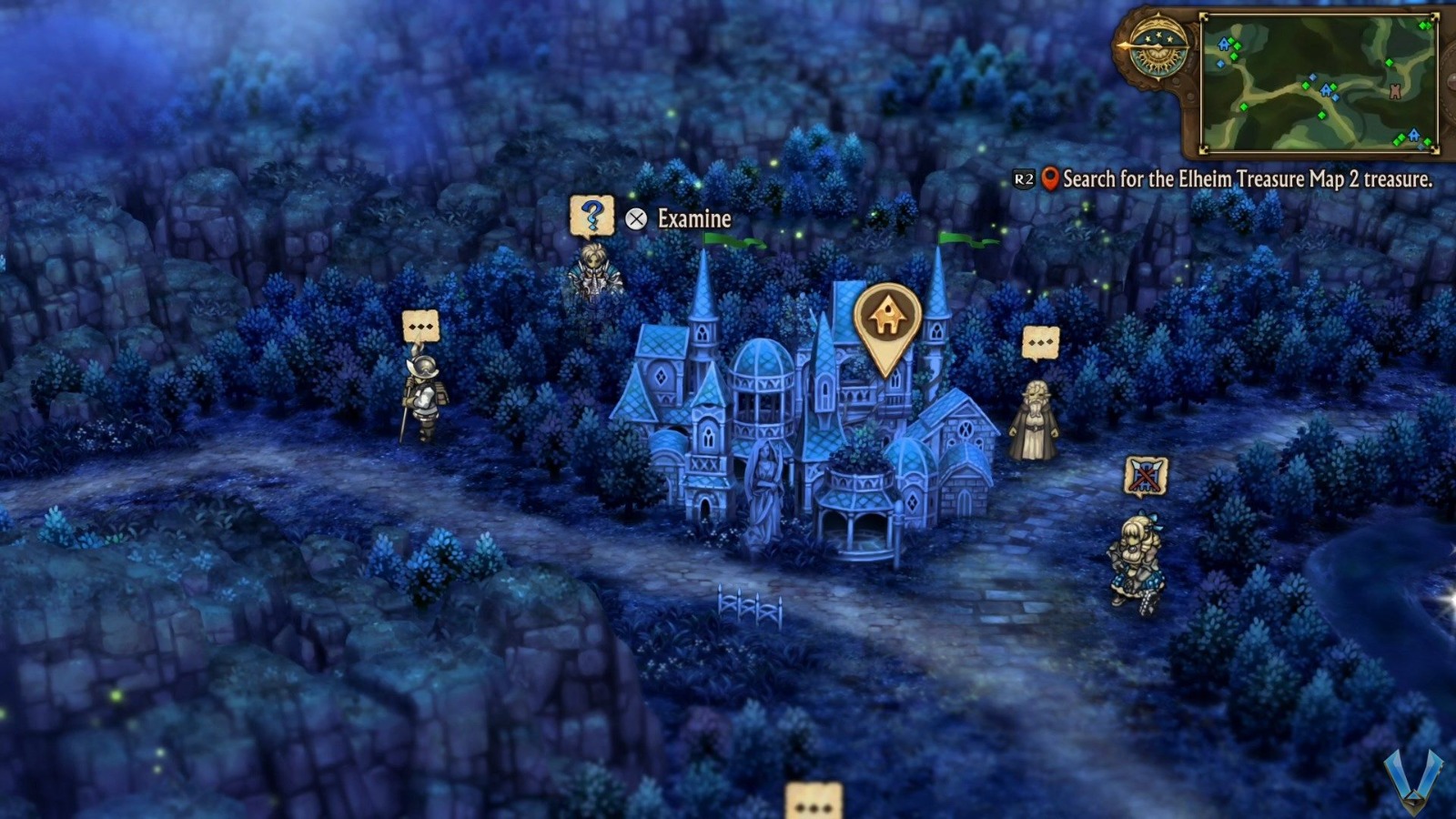Click a green gem marker on the minimap
1456x819 pixels.
(1306, 86)
